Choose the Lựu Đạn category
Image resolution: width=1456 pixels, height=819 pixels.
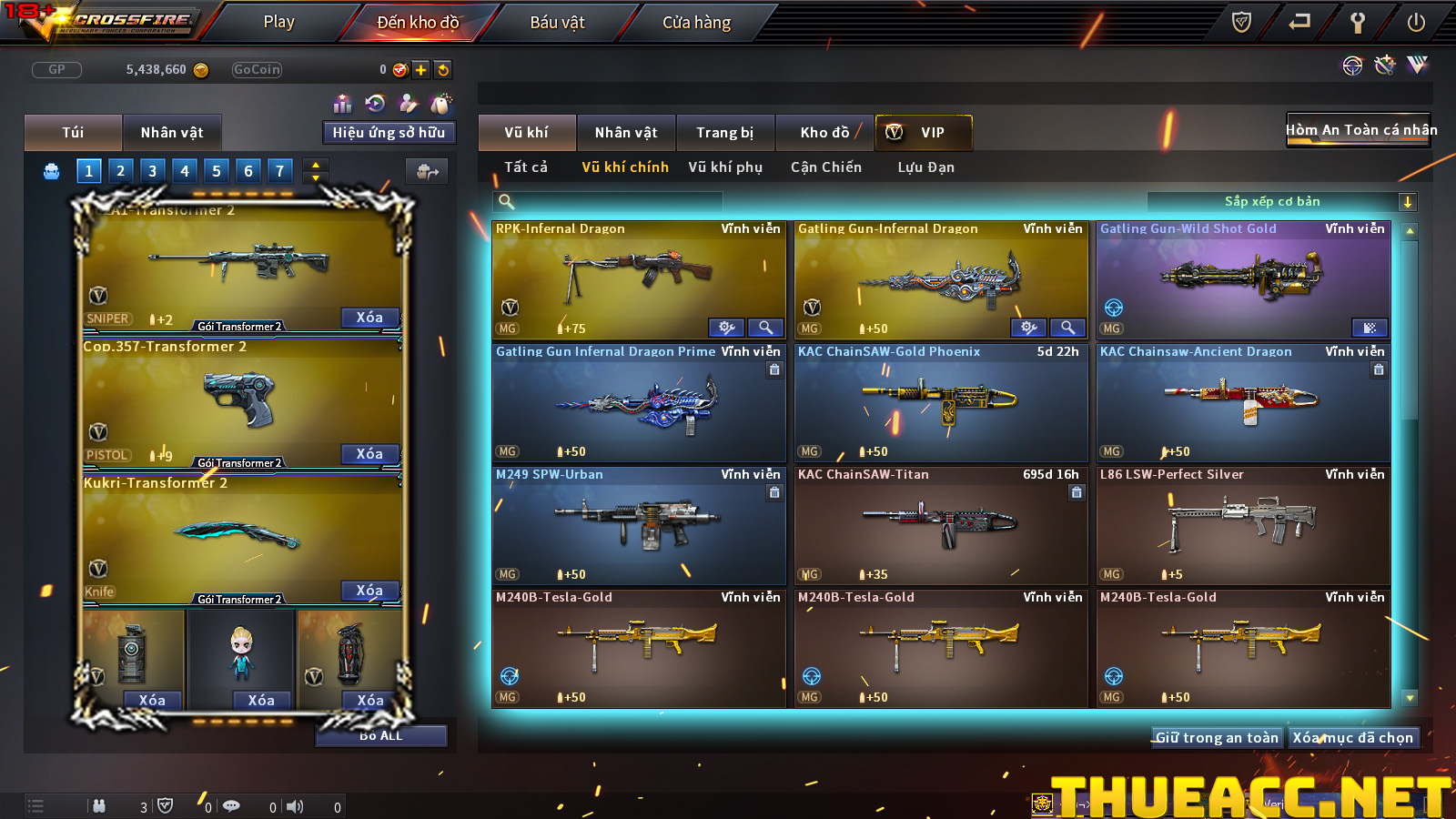[x=925, y=167]
